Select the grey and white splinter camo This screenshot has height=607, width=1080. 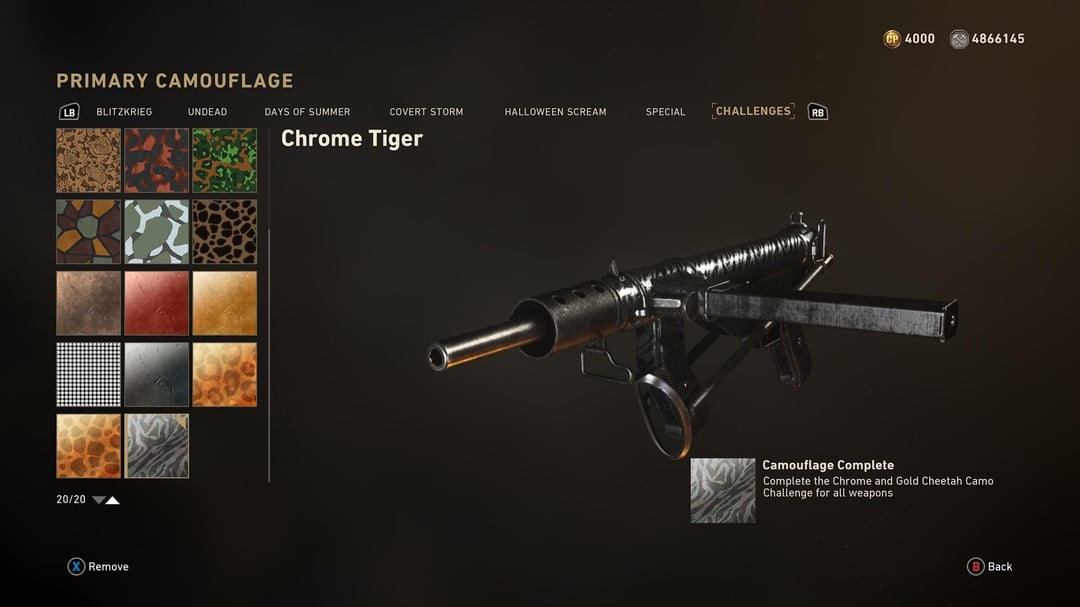pyautogui.click(x=156, y=231)
